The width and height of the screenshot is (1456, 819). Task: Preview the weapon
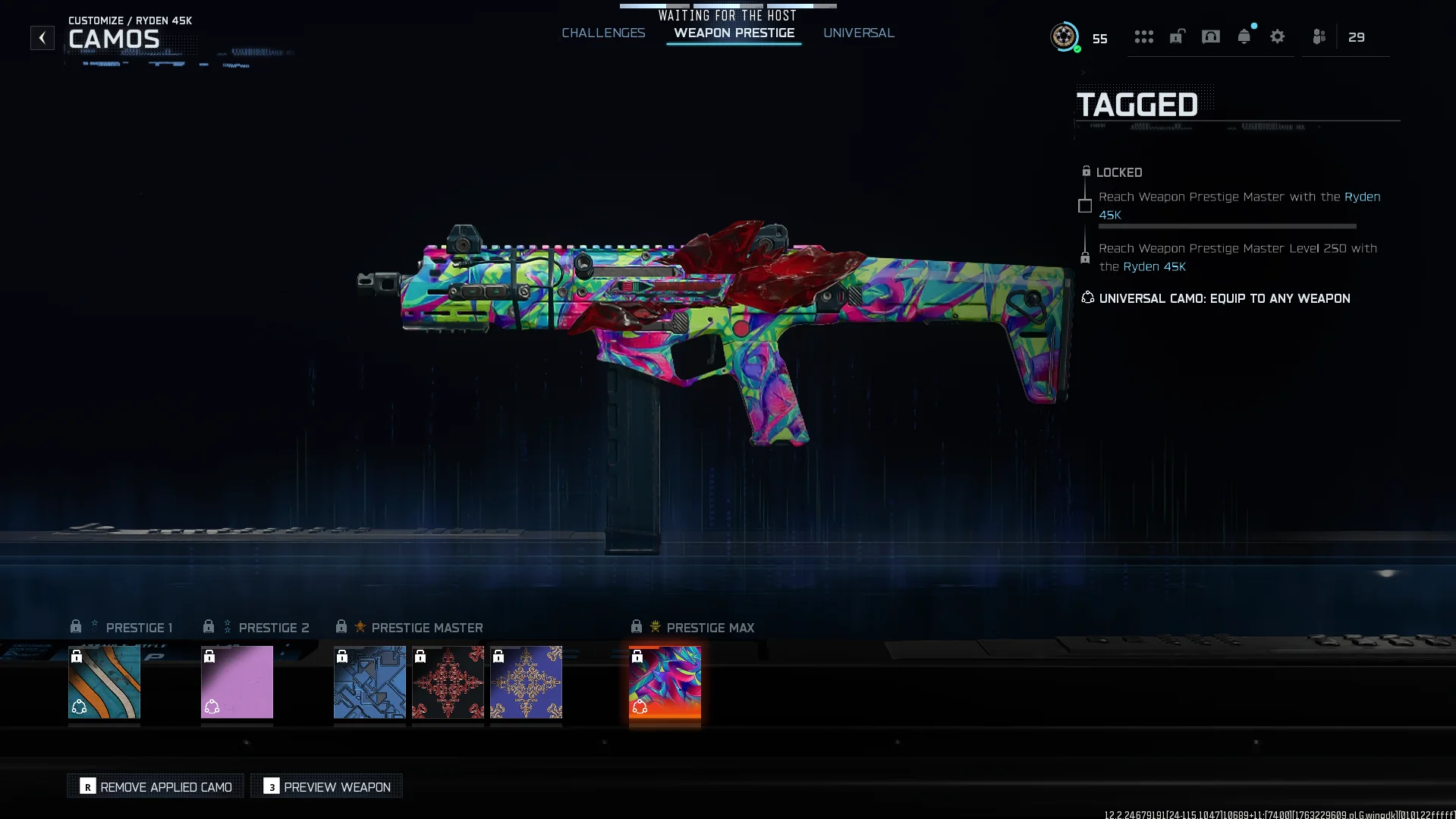click(x=327, y=786)
